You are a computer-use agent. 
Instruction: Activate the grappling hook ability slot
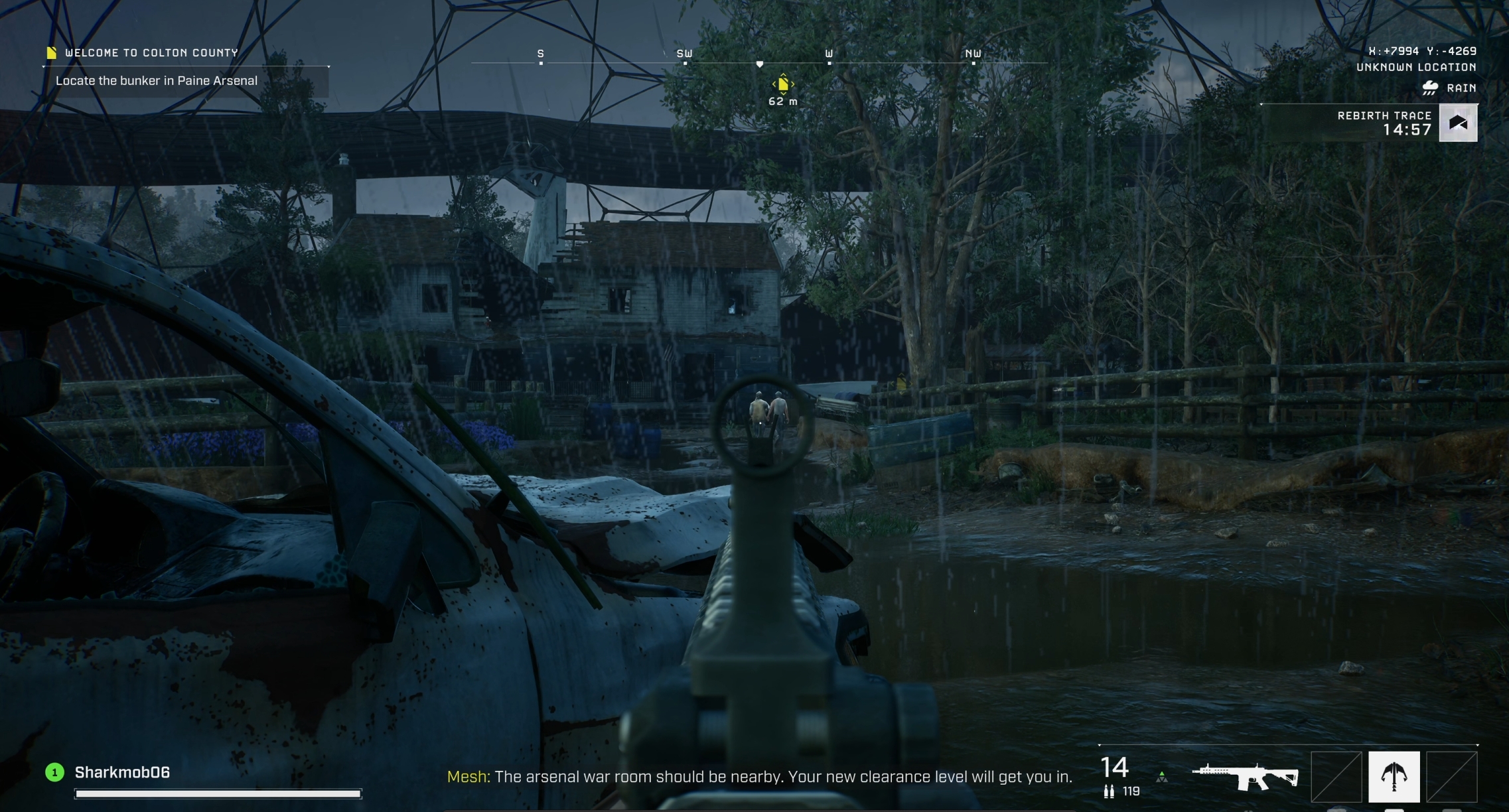coord(1394,776)
